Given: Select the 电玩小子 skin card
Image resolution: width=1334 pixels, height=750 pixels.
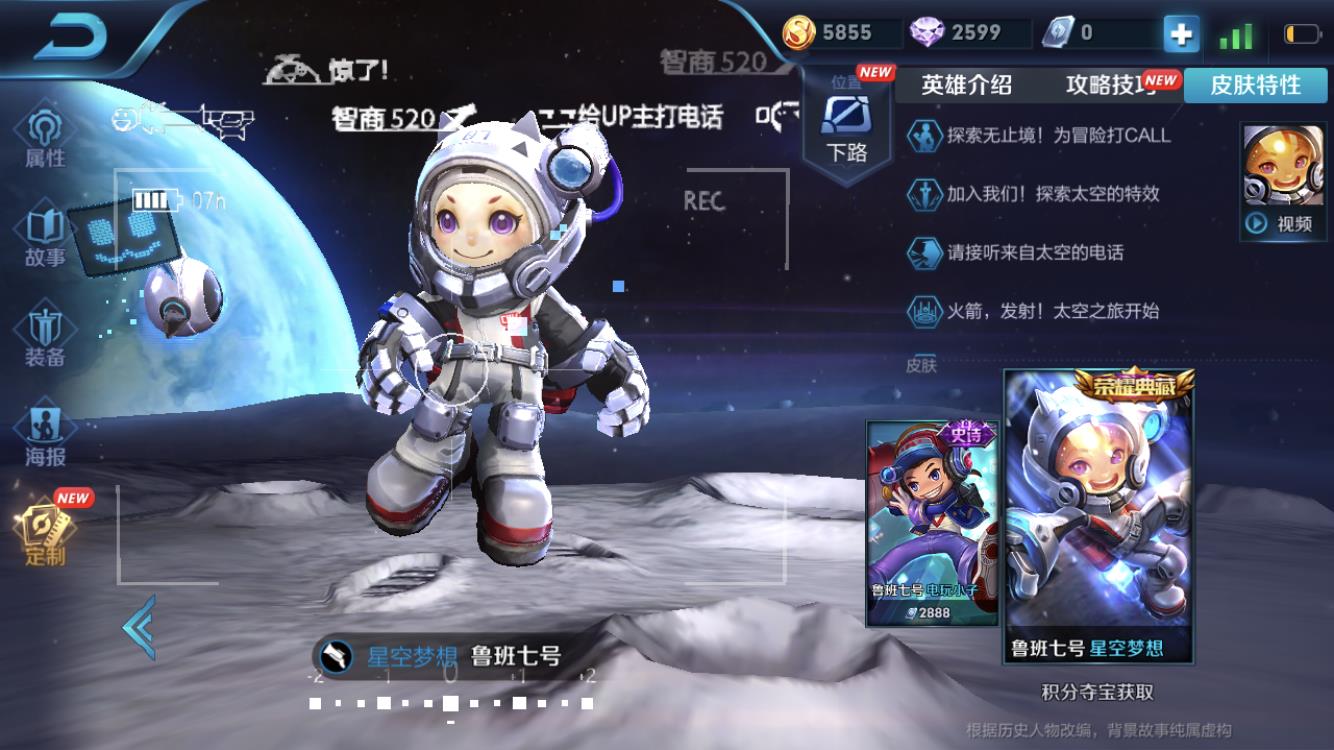Looking at the screenshot, I should click(x=932, y=522).
